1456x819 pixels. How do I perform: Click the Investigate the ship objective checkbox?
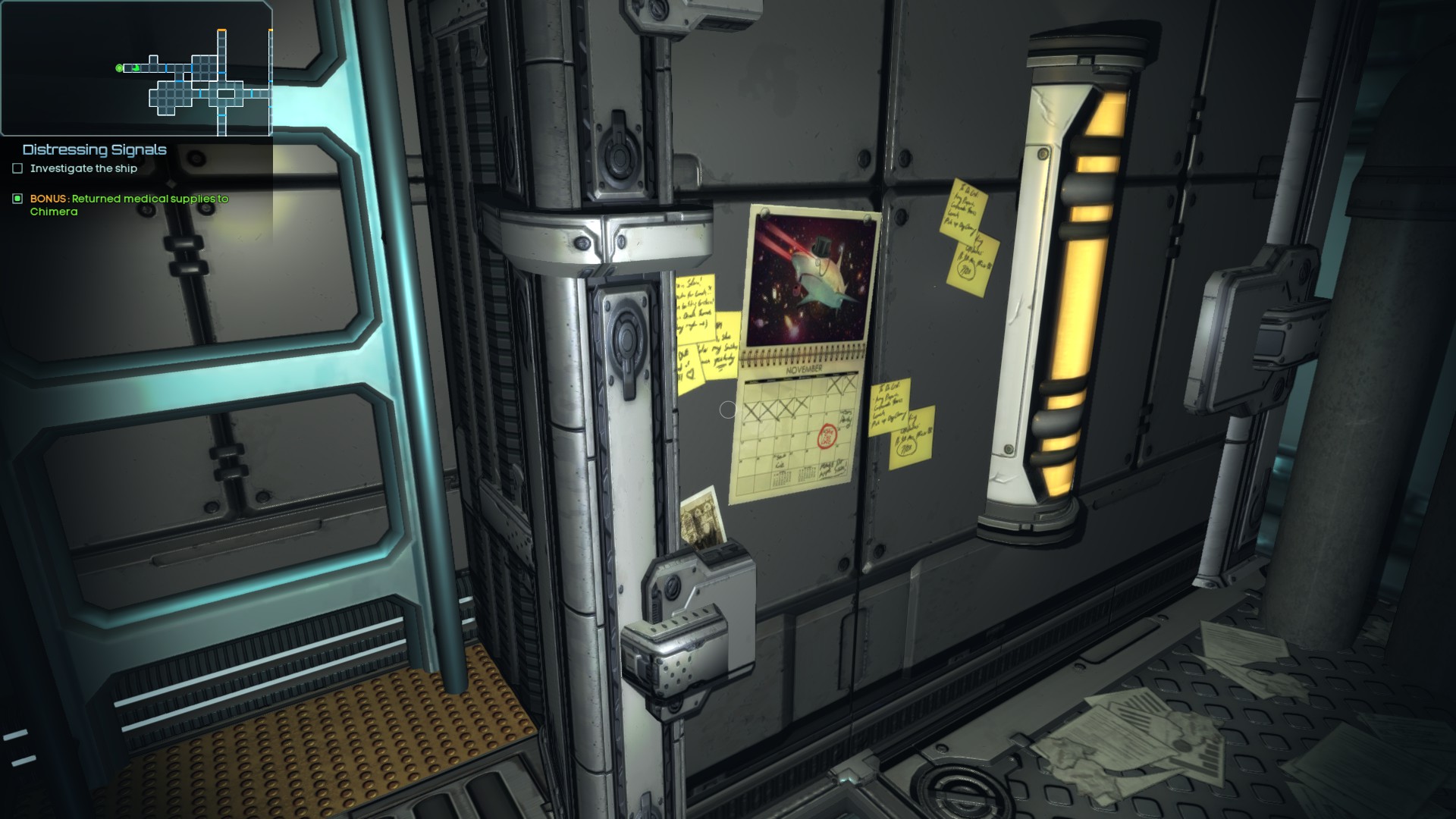pyautogui.click(x=17, y=168)
